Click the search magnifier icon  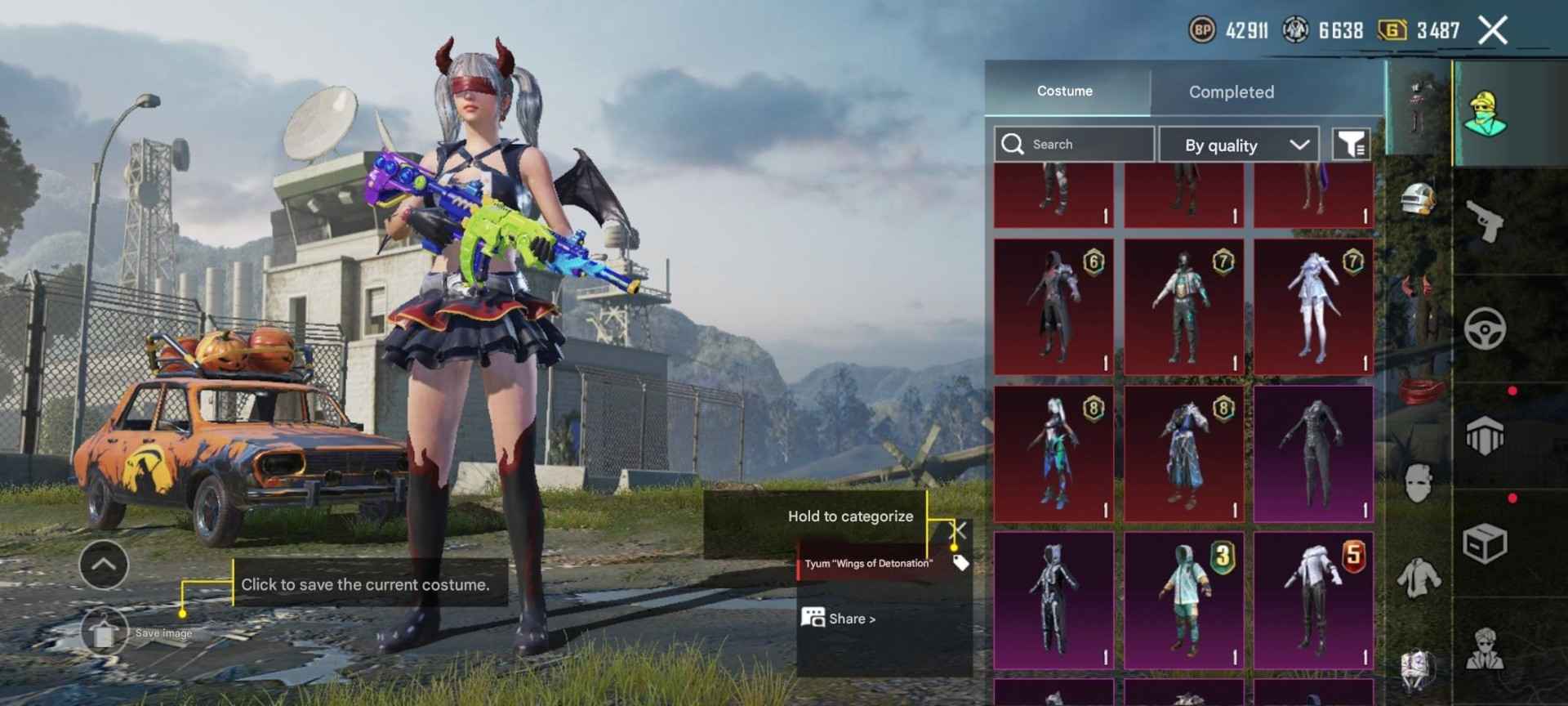point(1013,144)
